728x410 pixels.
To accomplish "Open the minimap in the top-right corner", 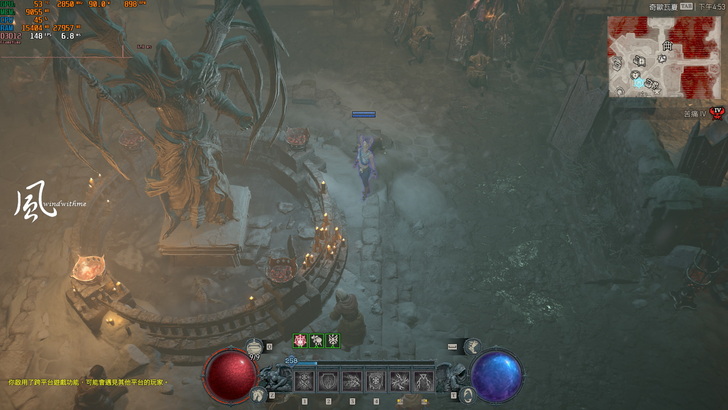I will pos(651,56).
